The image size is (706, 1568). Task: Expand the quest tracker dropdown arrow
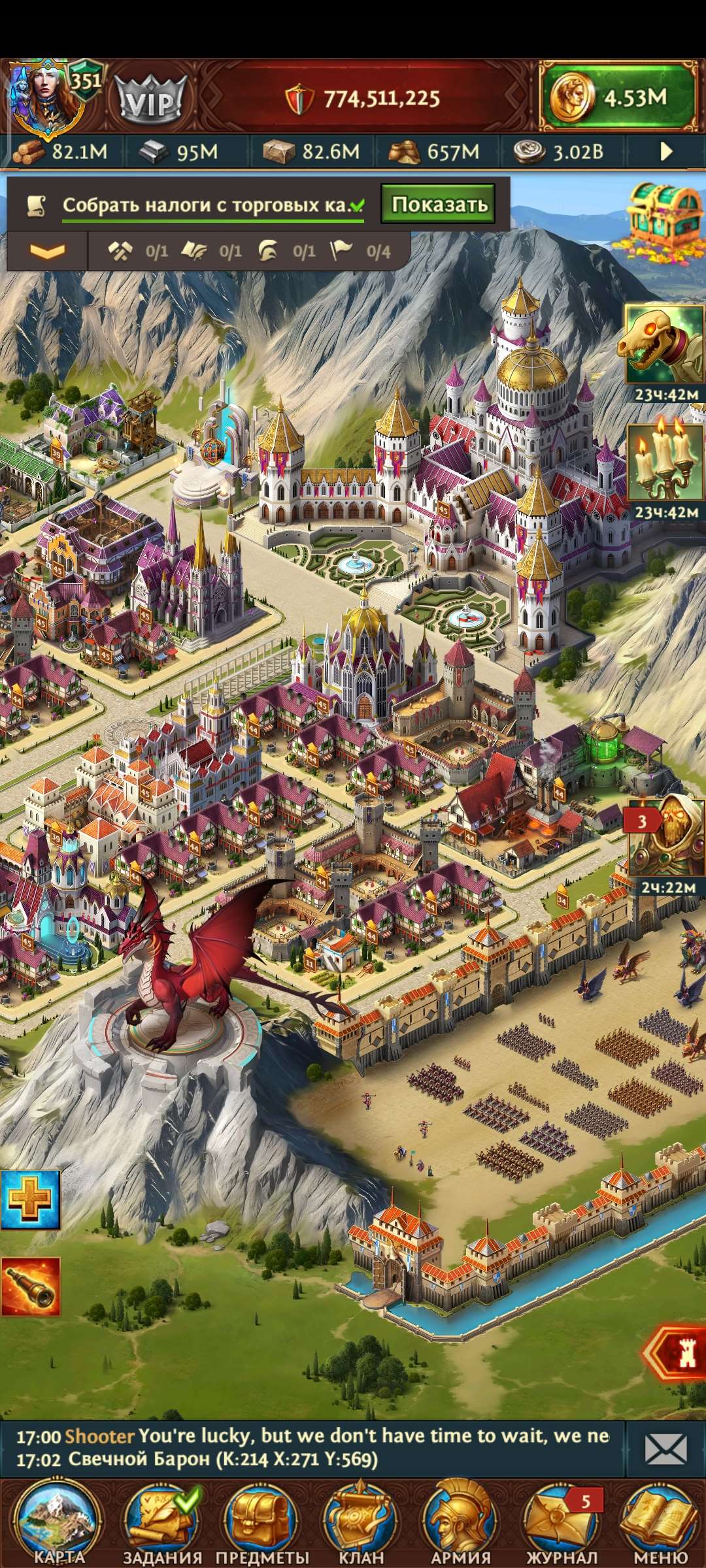tap(47, 251)
